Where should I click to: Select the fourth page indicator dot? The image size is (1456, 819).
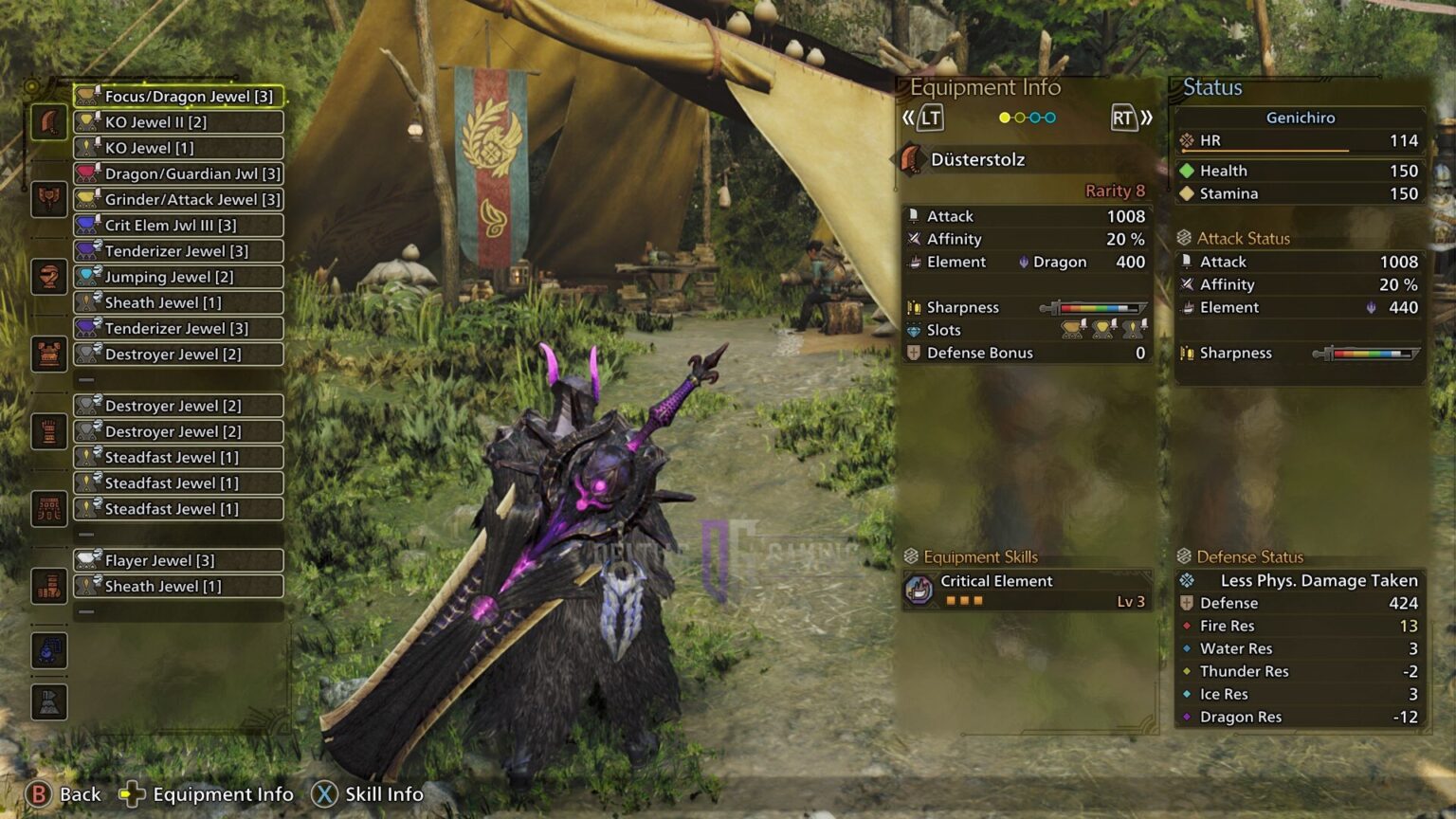[x=1050, y=118]
